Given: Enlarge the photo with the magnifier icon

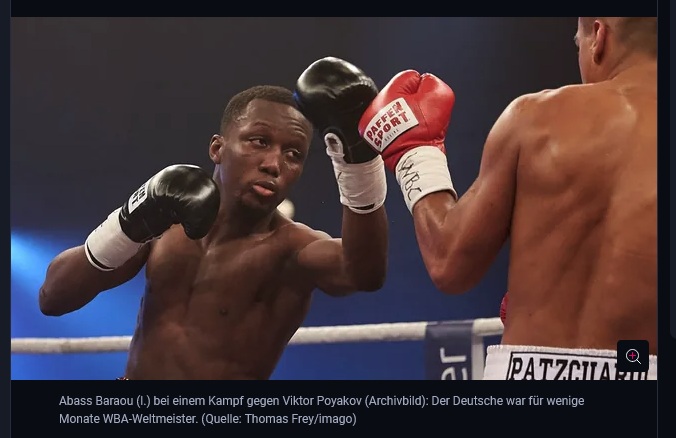Looking at the screenshot, I should point(633,357).
